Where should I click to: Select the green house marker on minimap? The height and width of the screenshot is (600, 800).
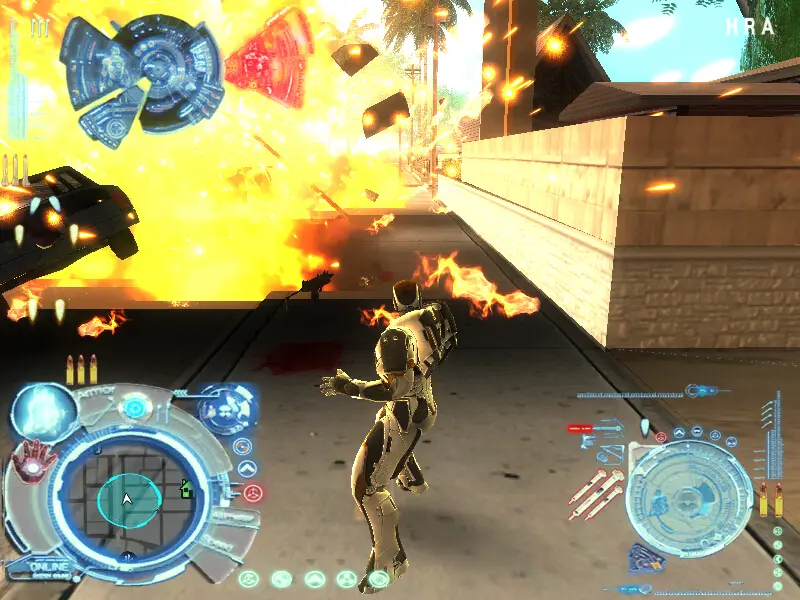coord(185,489)
